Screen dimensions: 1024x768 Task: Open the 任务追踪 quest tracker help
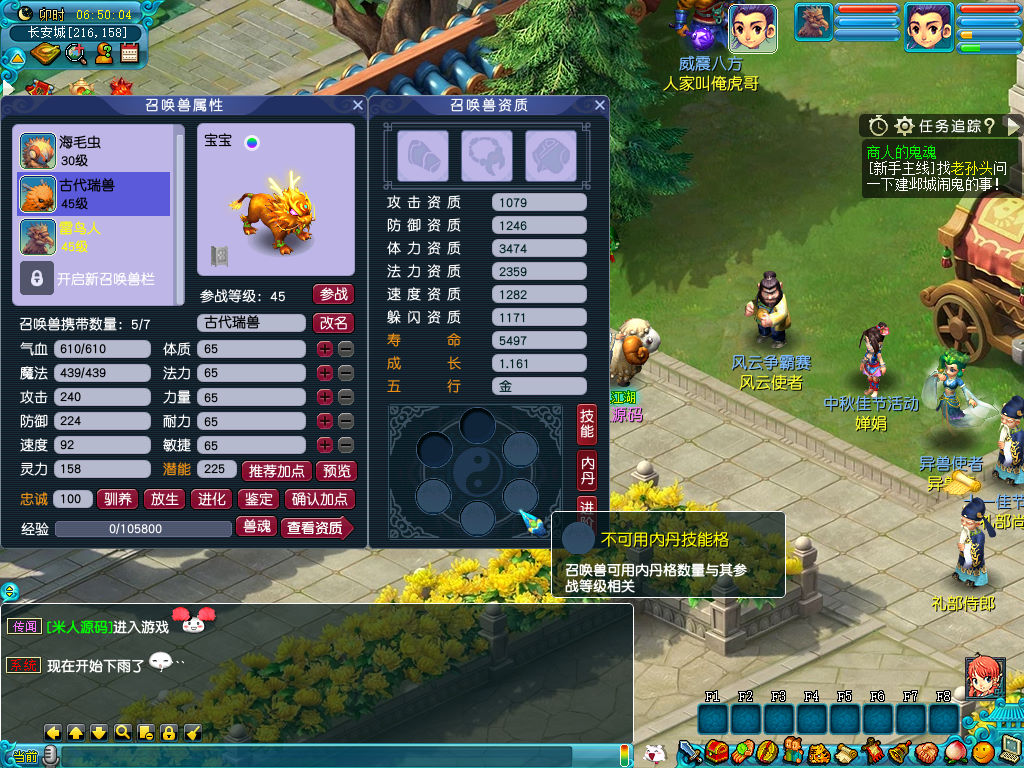[x=989, y=126]
